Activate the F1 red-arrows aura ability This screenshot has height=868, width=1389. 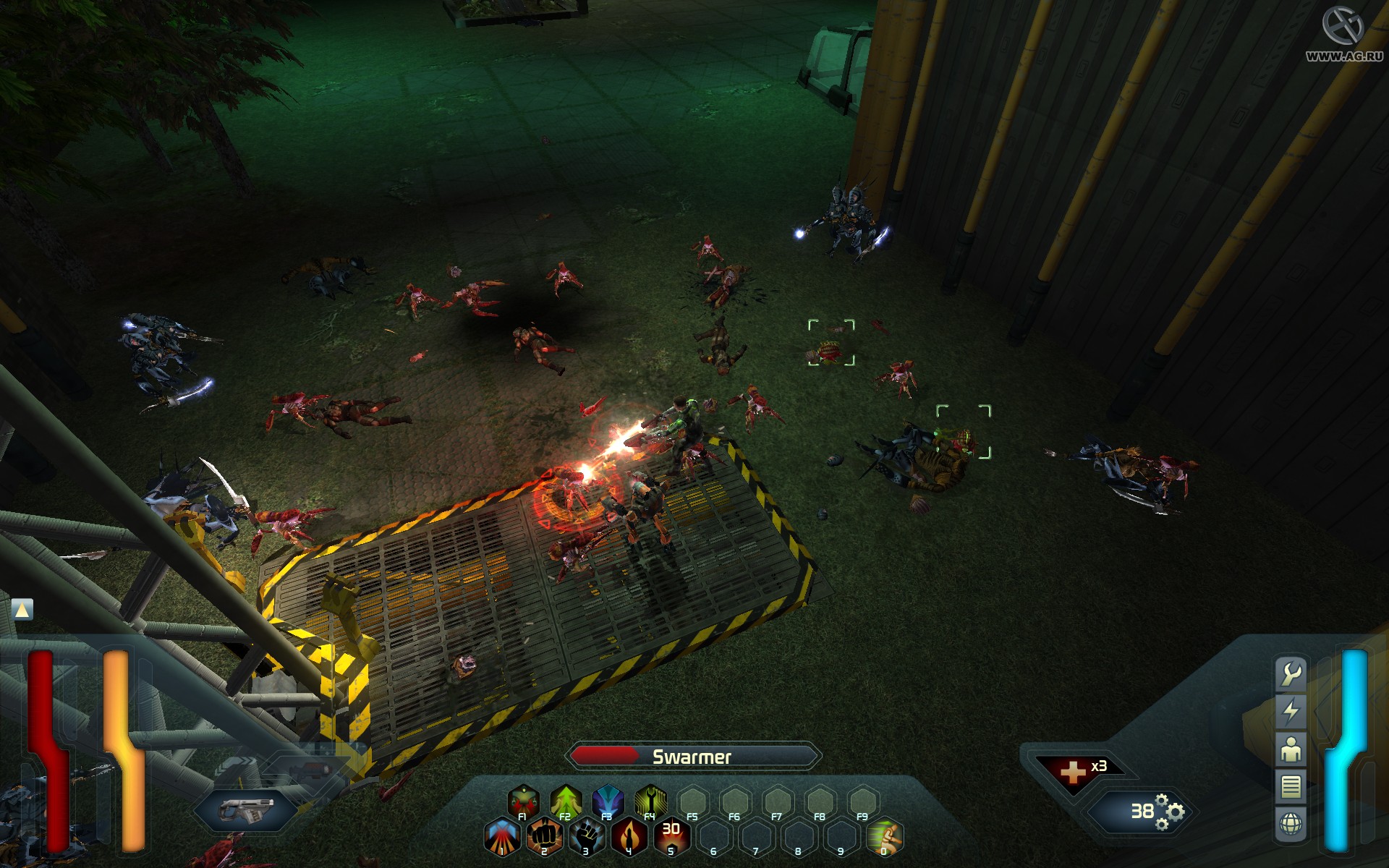[x=523, y=801]
